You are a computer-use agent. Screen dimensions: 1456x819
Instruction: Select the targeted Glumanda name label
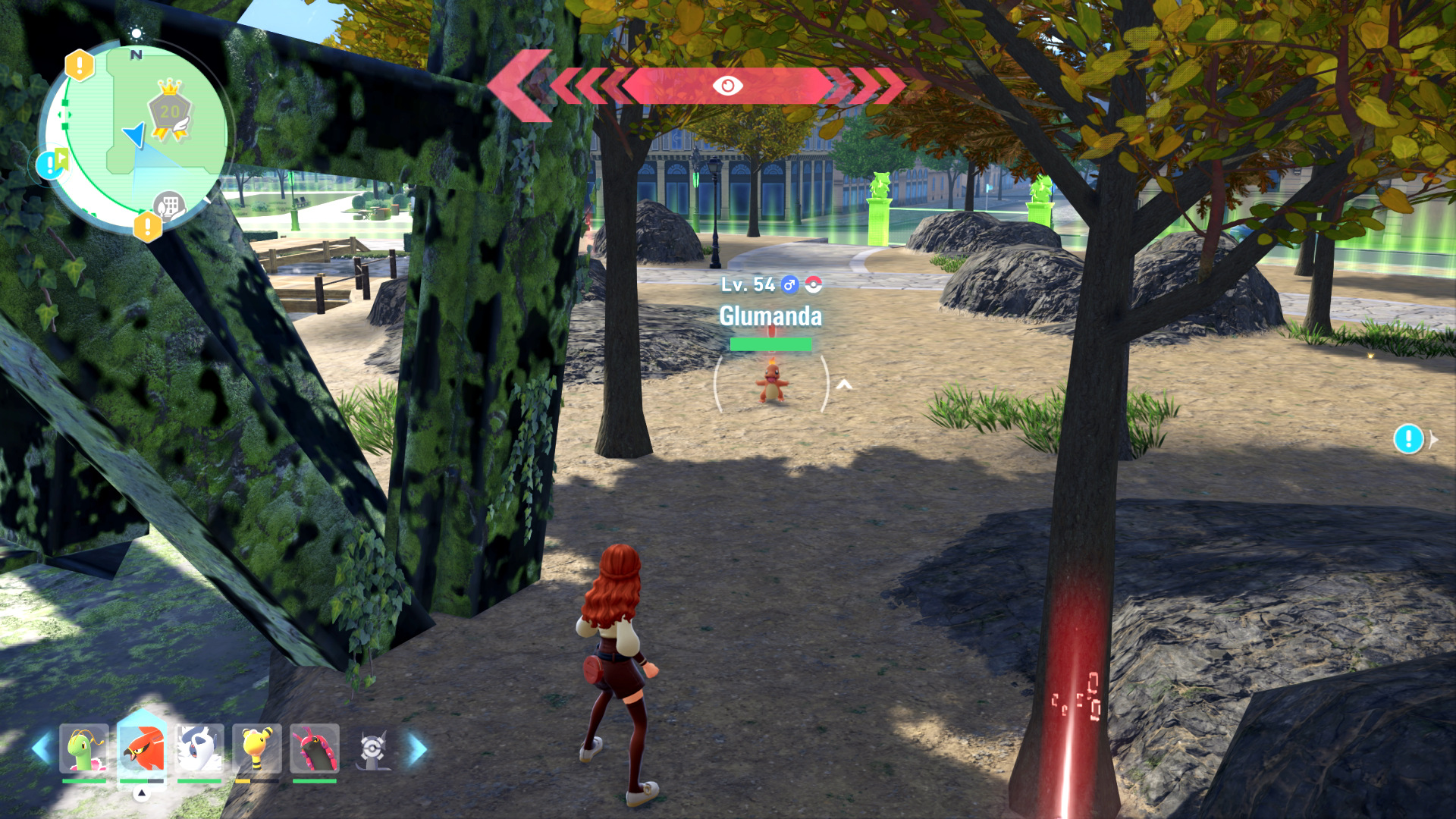[x=770, y=315]
